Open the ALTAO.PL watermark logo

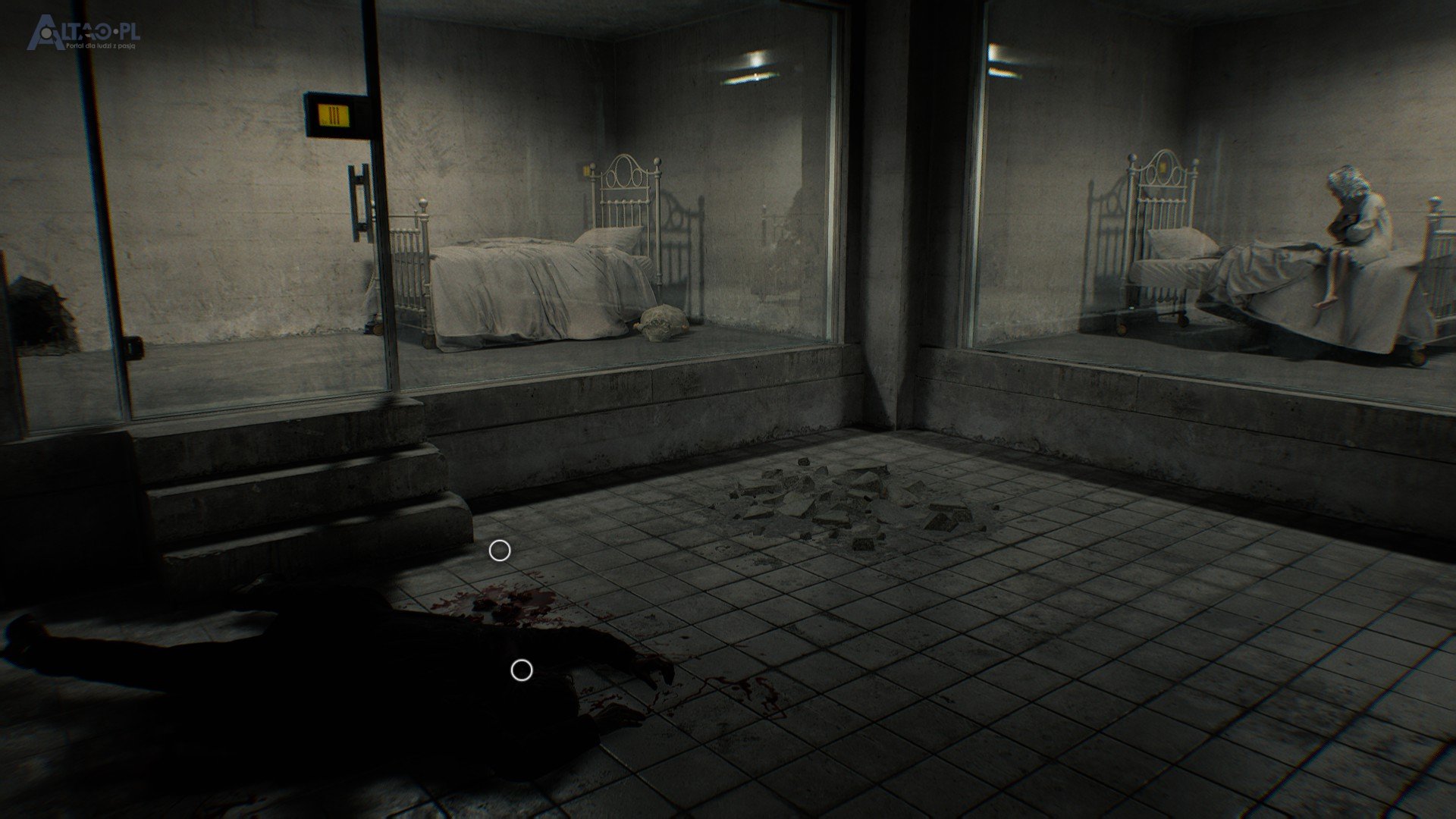tap(83, 35)
